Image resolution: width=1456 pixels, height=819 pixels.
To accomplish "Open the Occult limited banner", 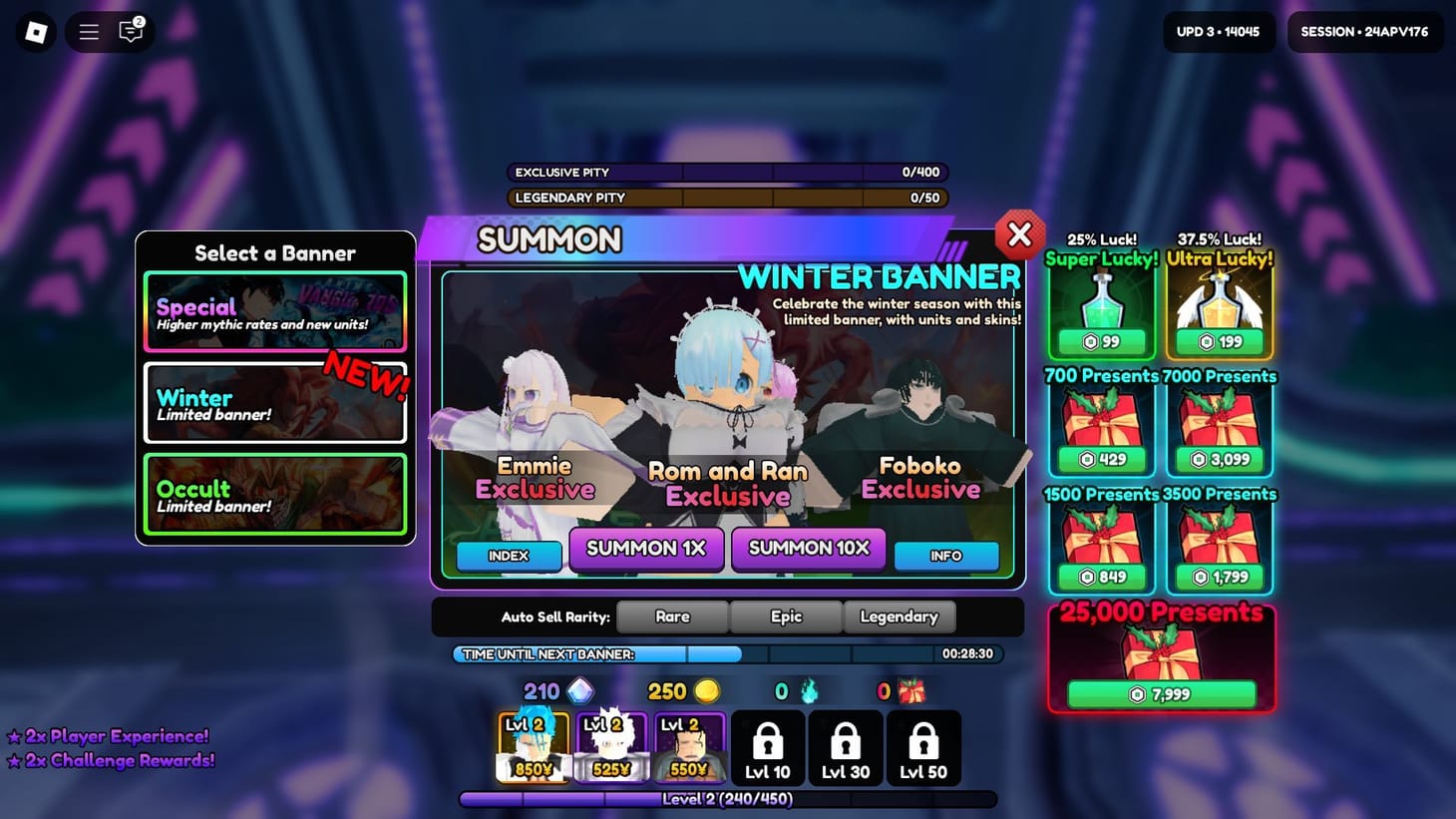I will point(275,493).
